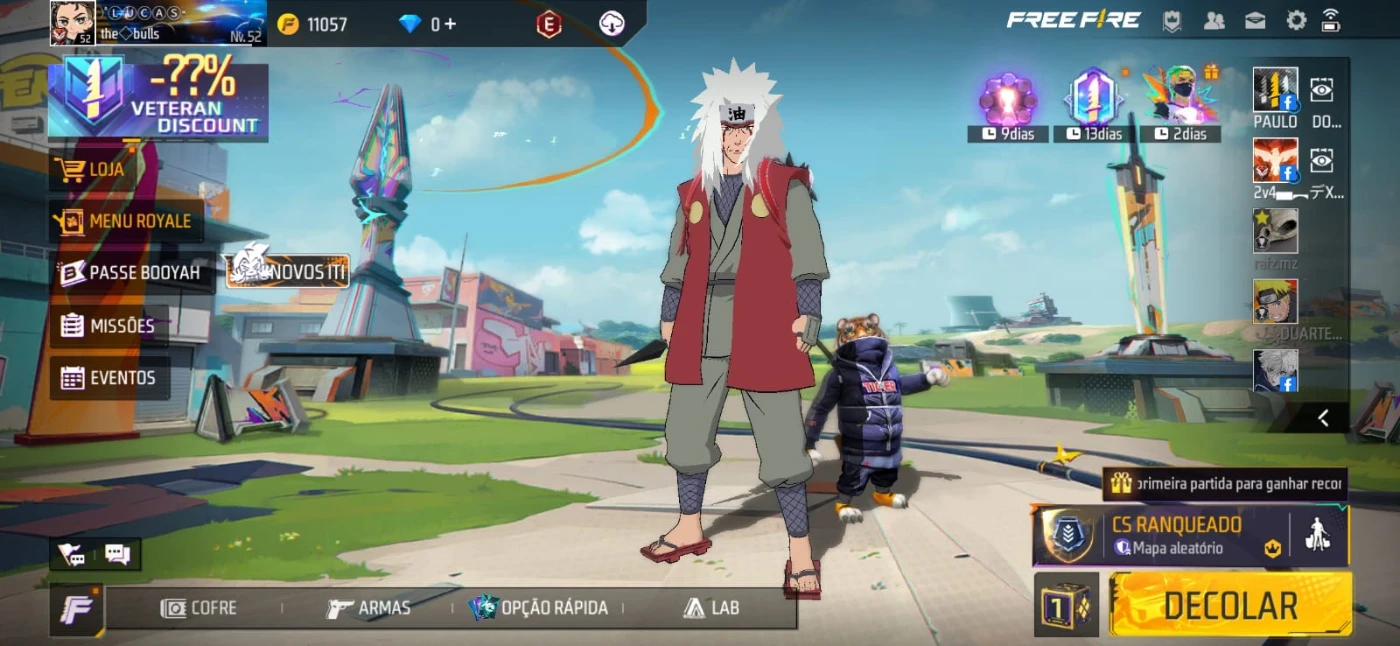
Task: Open the friends list icon
Action: tap(1214, 21)
